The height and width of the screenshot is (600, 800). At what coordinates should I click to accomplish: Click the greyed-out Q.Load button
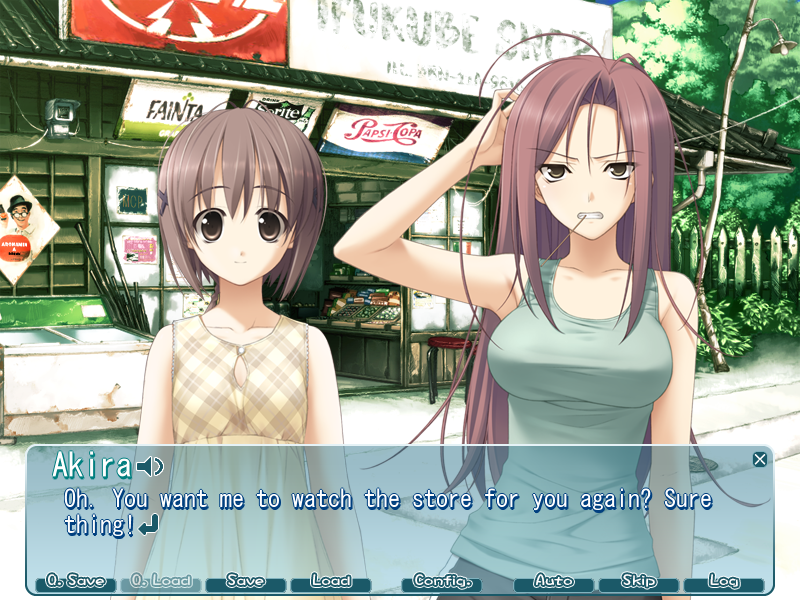161,581
